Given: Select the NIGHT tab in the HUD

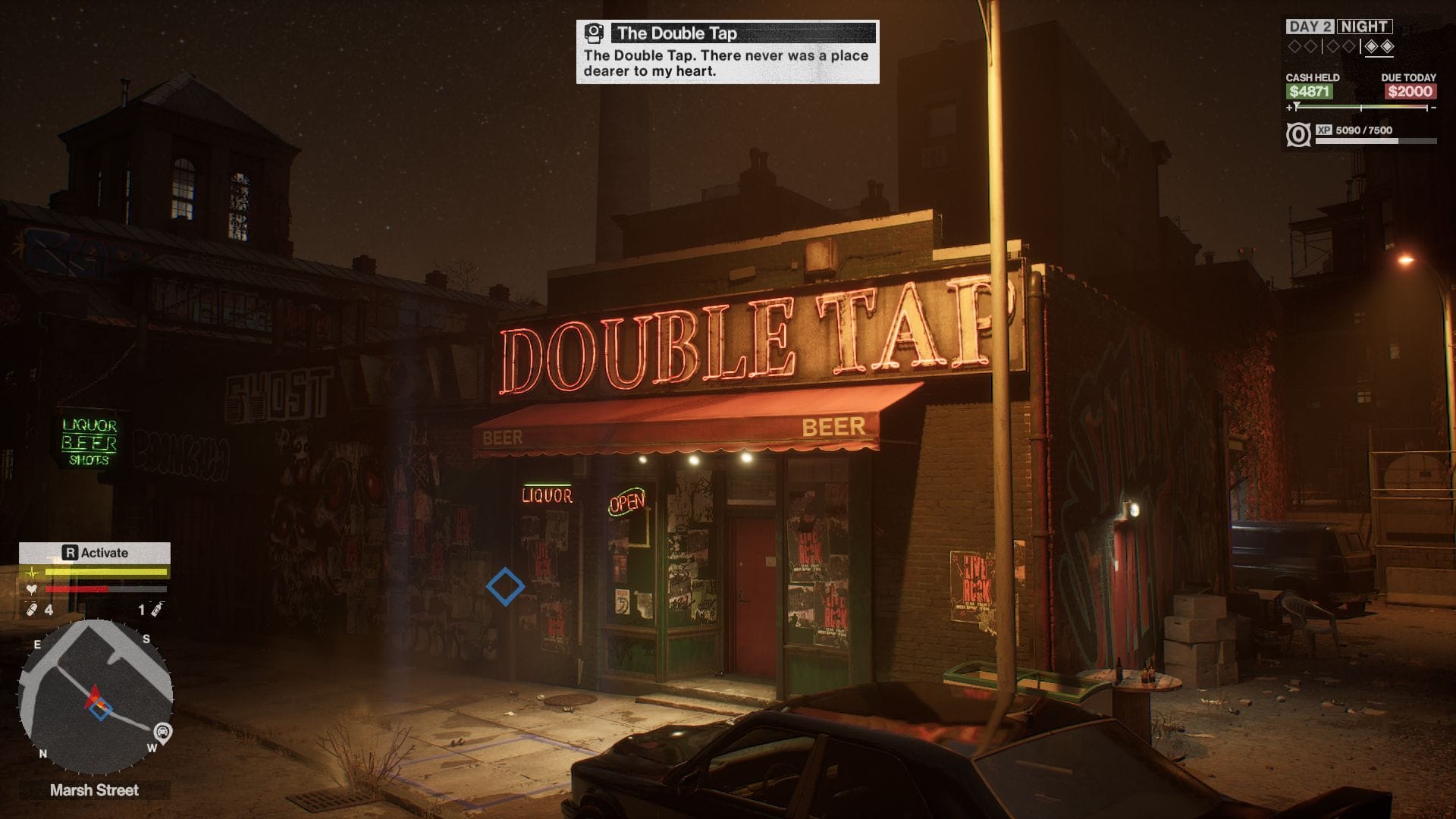Looking at the screenshot, I should (x=1363, y=27).
